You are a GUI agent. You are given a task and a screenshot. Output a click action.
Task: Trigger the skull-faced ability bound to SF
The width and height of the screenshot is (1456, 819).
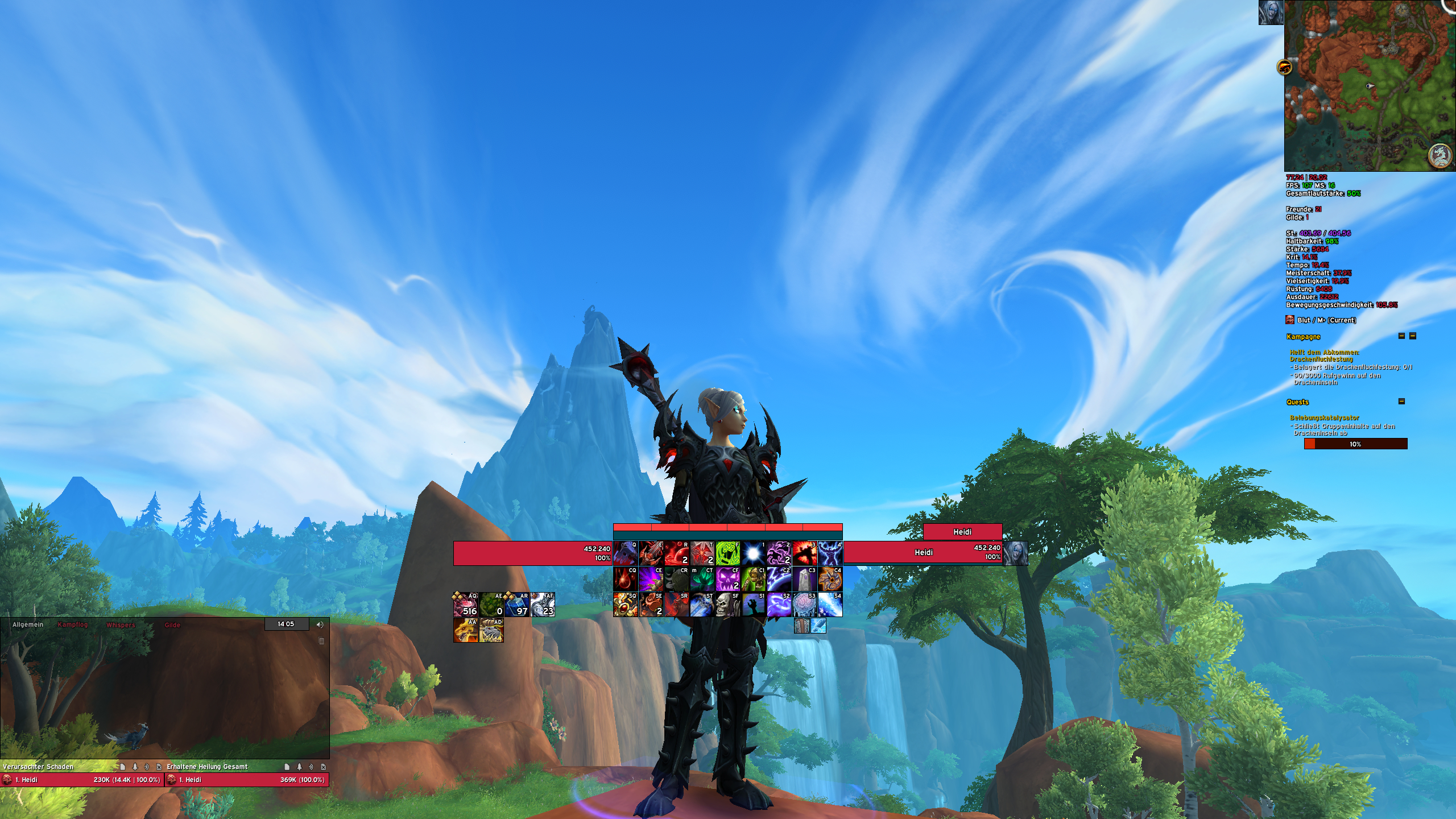pyautogui.click(x=727, y=604)
